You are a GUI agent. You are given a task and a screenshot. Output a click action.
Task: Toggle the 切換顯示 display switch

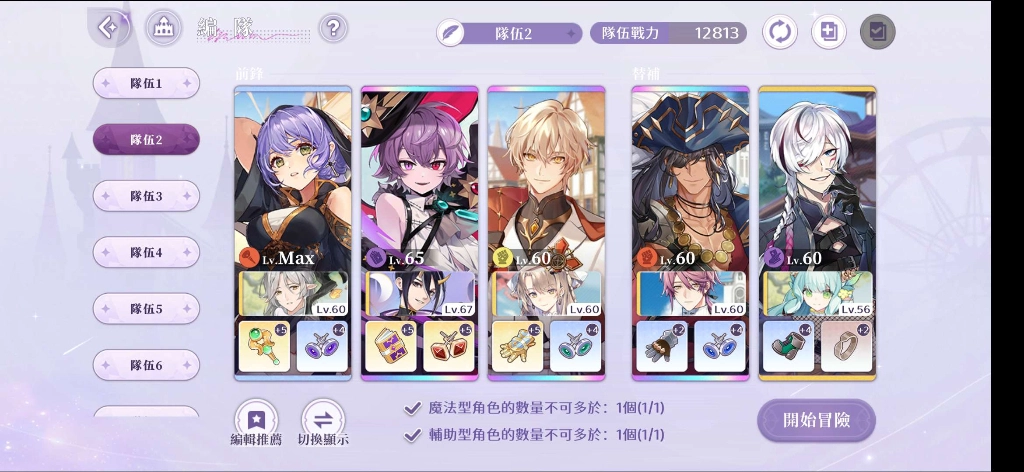tap(323, 423)
